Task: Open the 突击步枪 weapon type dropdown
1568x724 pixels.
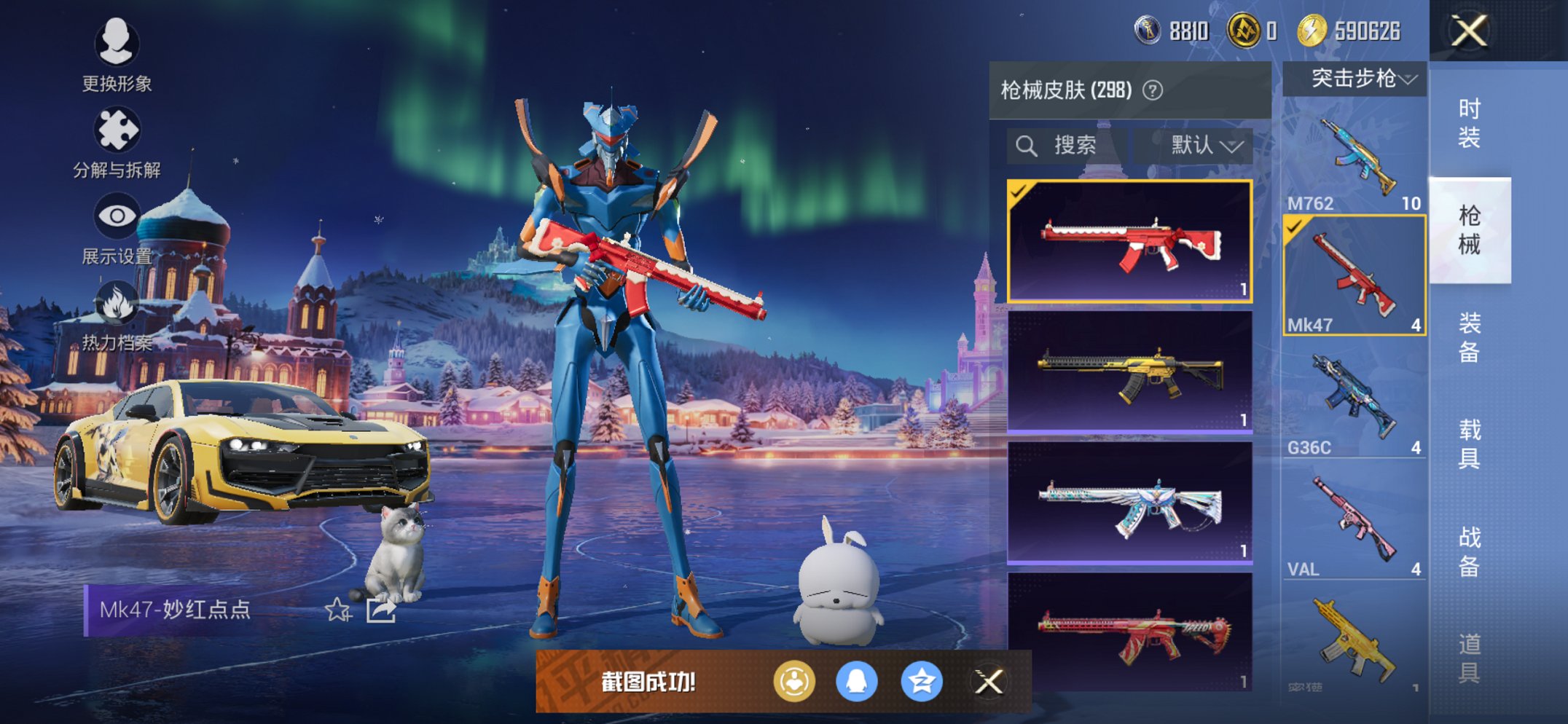Action: 1355,79
